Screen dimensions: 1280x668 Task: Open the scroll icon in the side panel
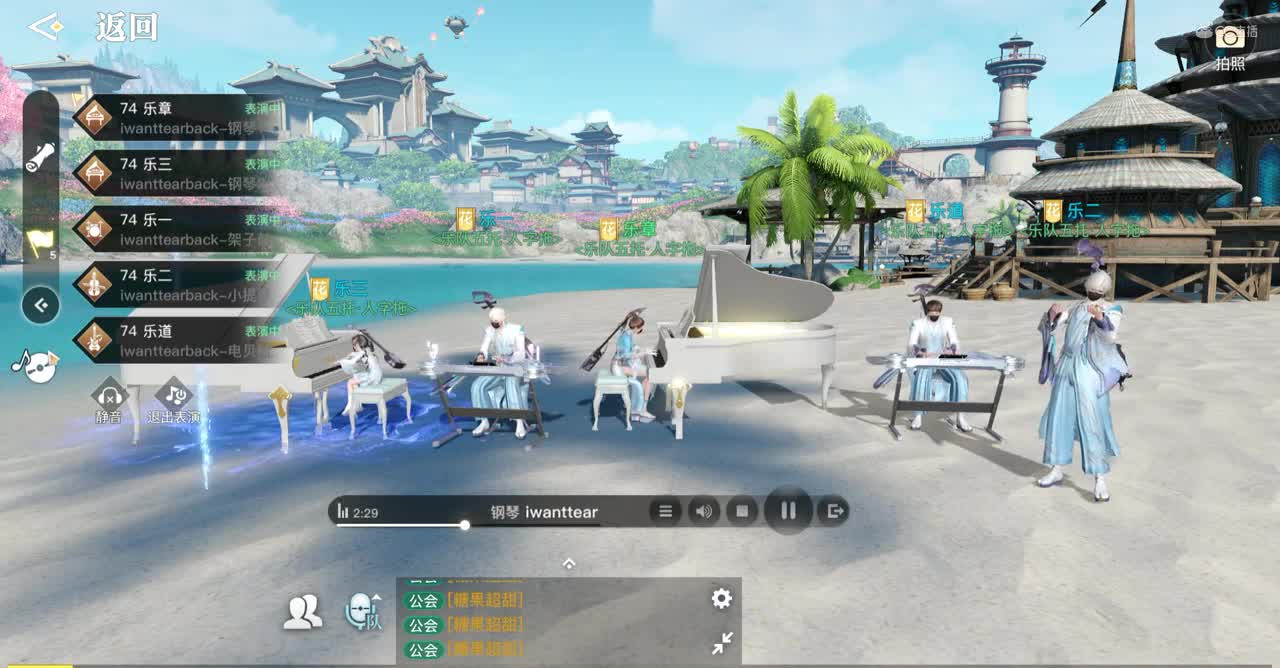(40, 157)
